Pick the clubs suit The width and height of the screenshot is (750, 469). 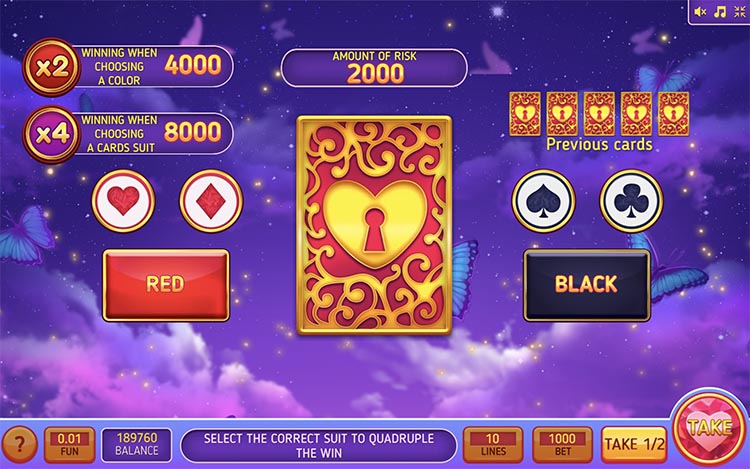click(631, 201)
